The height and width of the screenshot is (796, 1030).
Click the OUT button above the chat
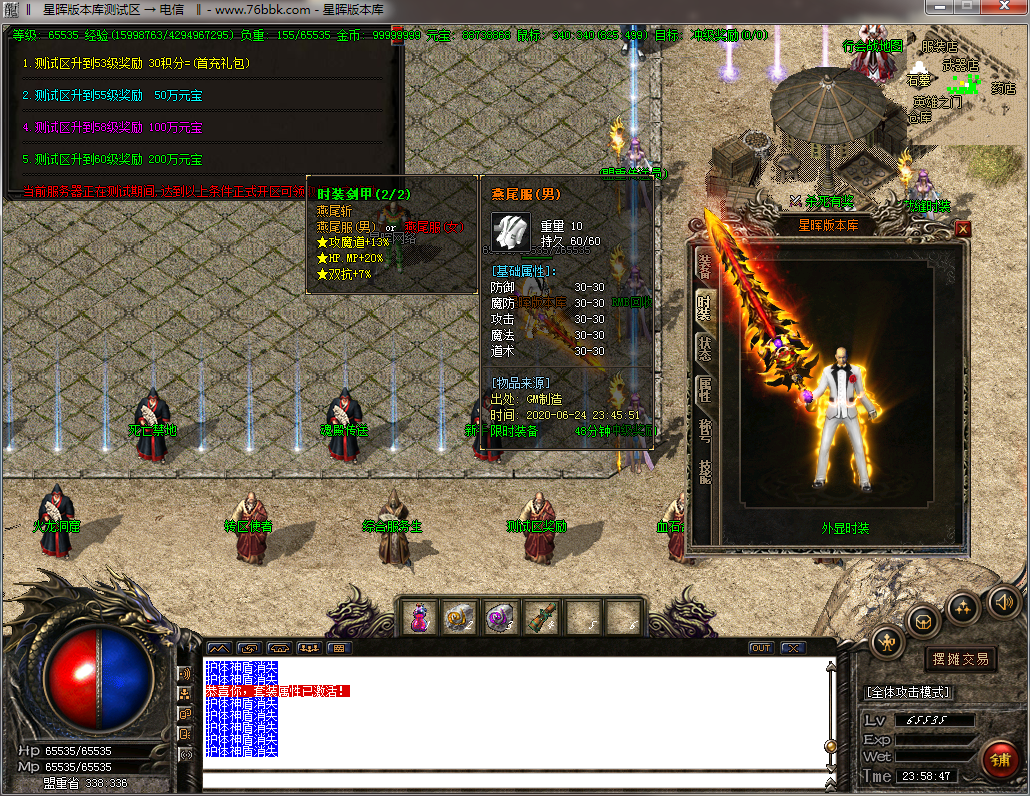[x=761, y=648]
